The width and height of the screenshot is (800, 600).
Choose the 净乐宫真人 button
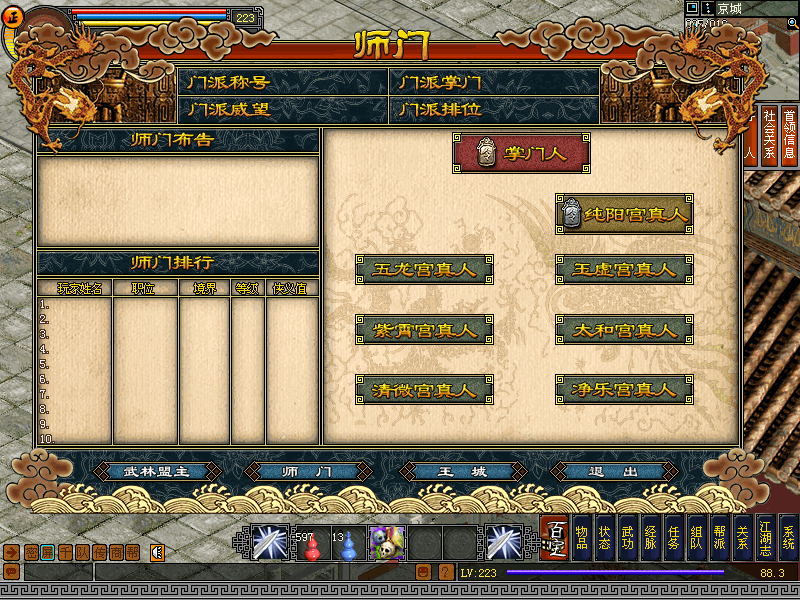625,389
